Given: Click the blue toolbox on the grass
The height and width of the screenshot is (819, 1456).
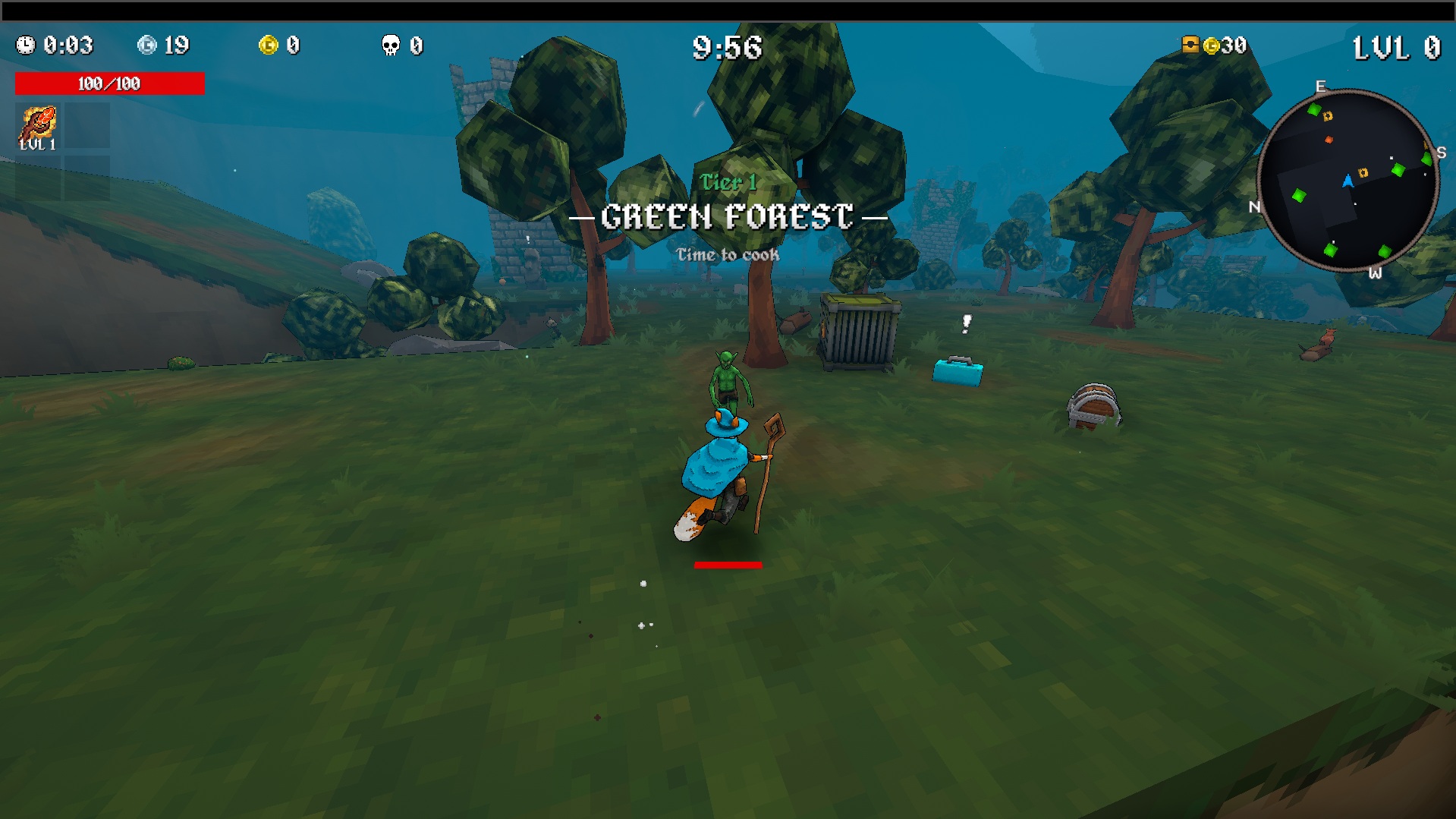Looking at the screenshot, I should coord(958,370).
